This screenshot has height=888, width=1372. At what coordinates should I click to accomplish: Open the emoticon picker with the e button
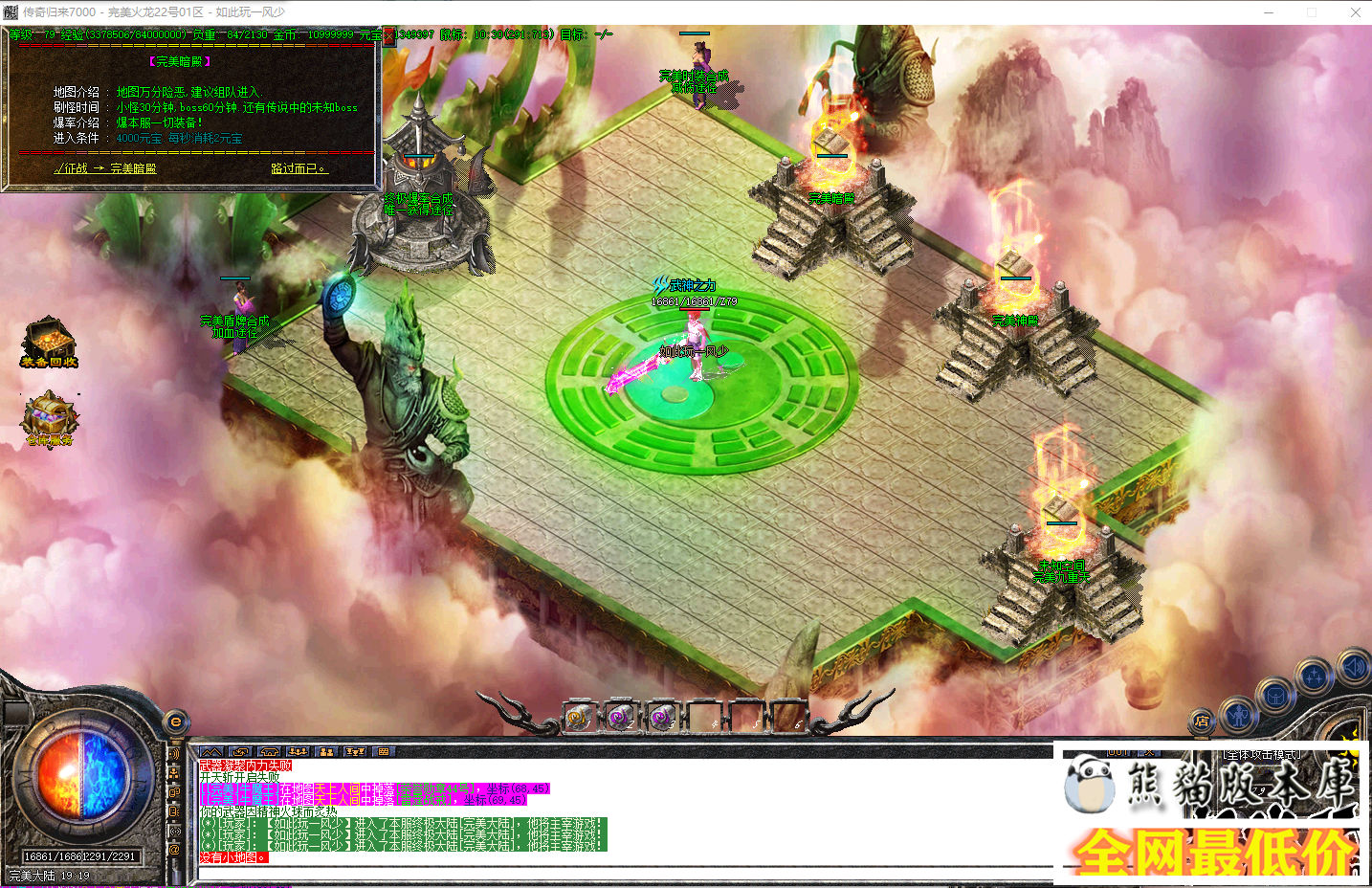(x=176, y=723)
